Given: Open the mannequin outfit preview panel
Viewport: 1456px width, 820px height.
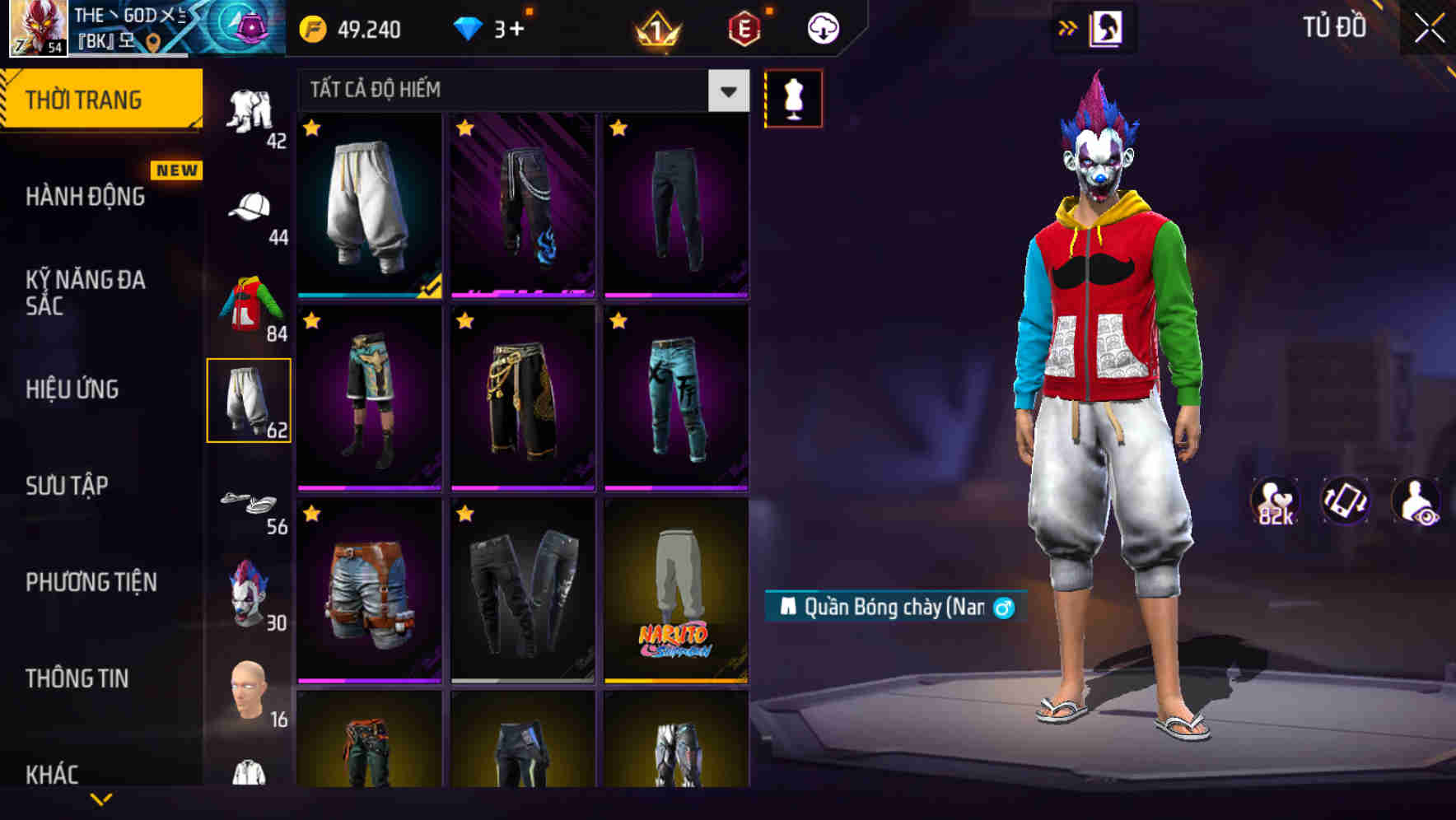Looking at the screenshot, I should tap(793, 98).
